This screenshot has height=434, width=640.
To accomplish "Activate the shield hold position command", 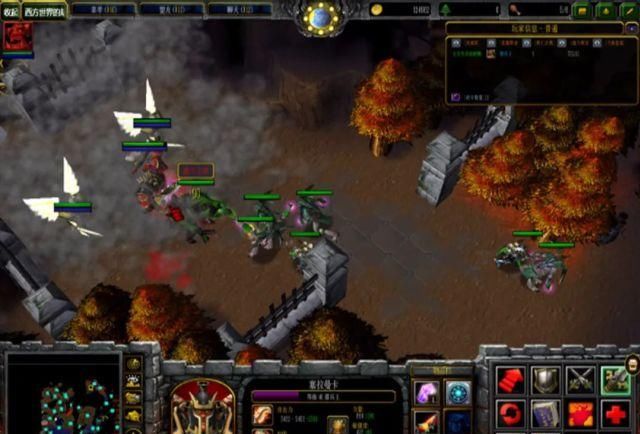I will tap(546, 380).
